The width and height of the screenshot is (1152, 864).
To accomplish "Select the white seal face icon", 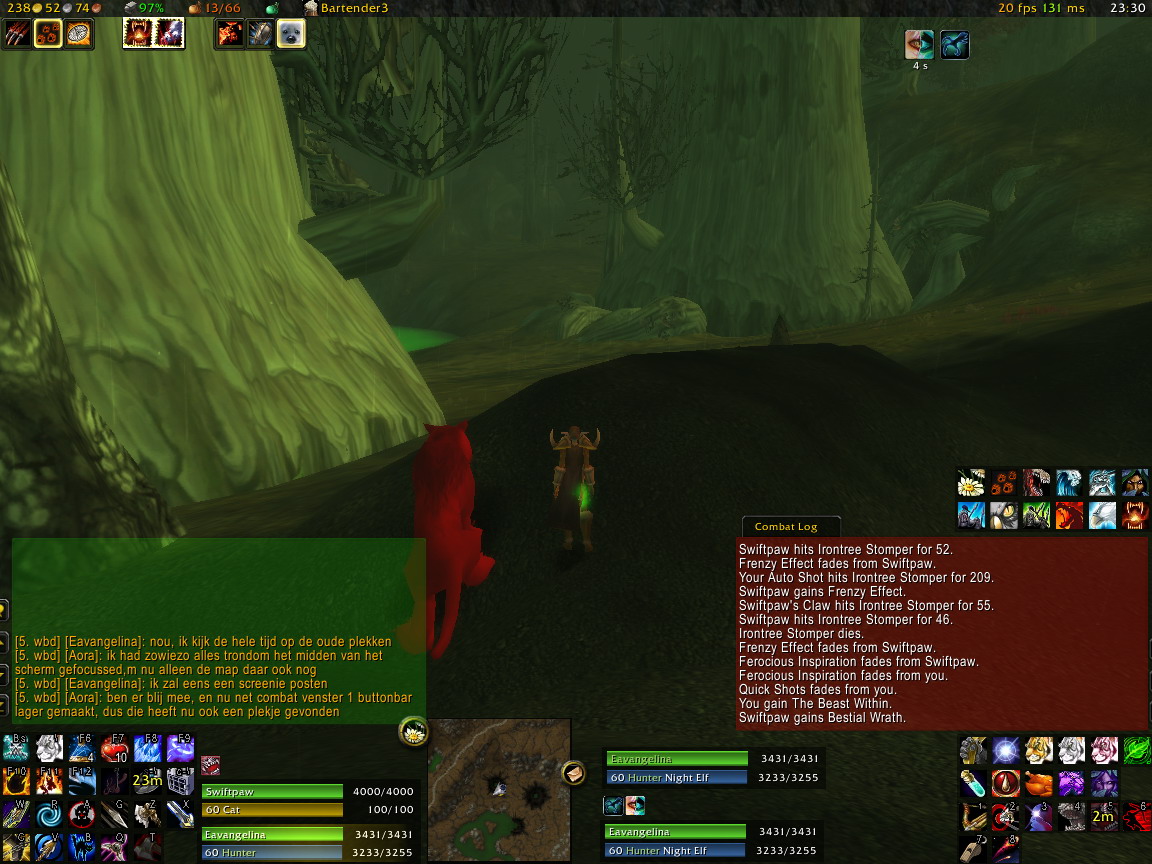I will [291, 34].
